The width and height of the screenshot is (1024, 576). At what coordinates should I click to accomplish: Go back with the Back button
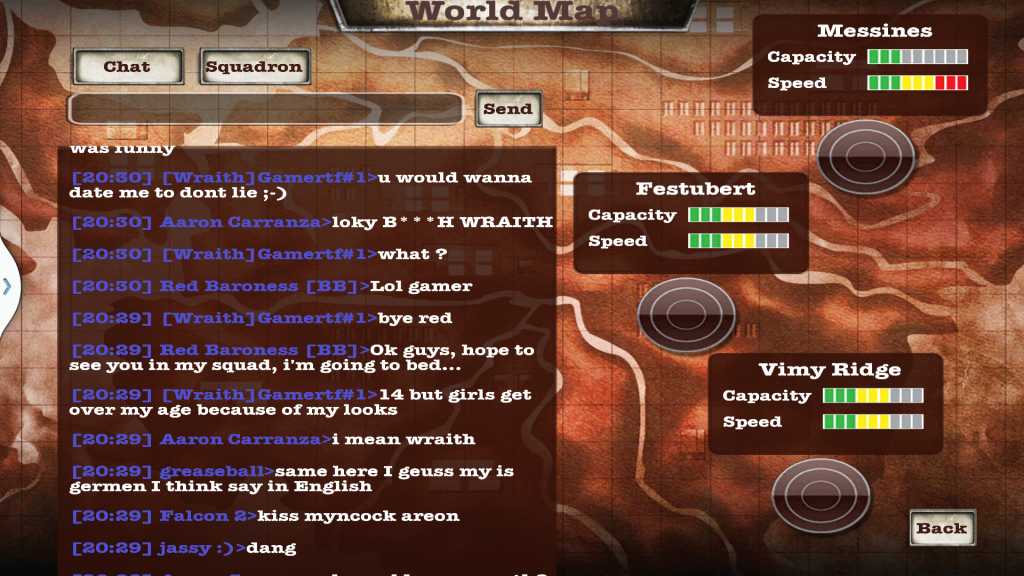tap(942, 528)
